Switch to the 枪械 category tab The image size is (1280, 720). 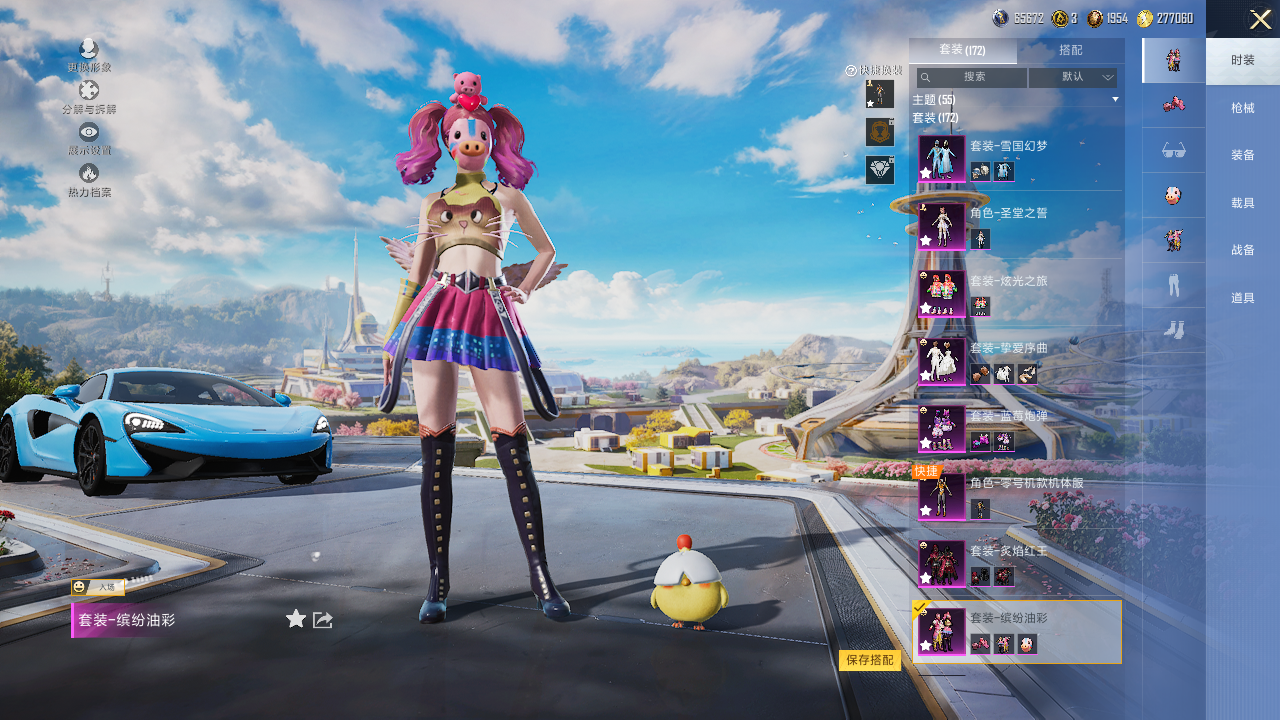click(x=1243, y=108)
